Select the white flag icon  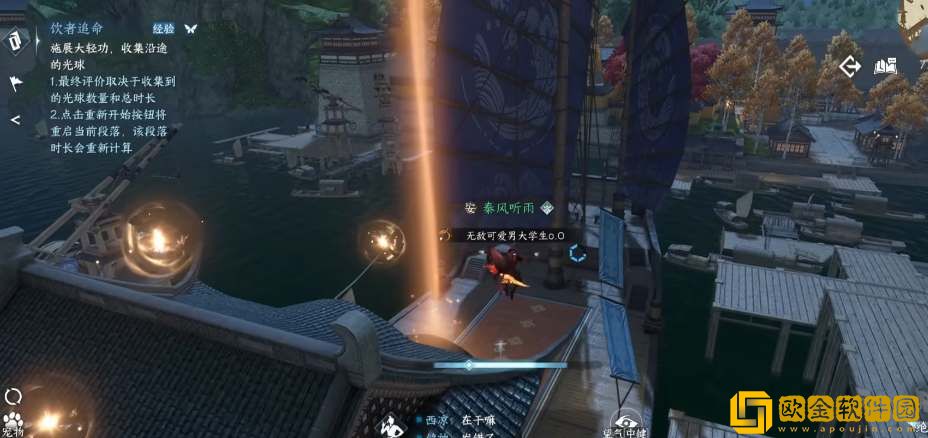16,84
